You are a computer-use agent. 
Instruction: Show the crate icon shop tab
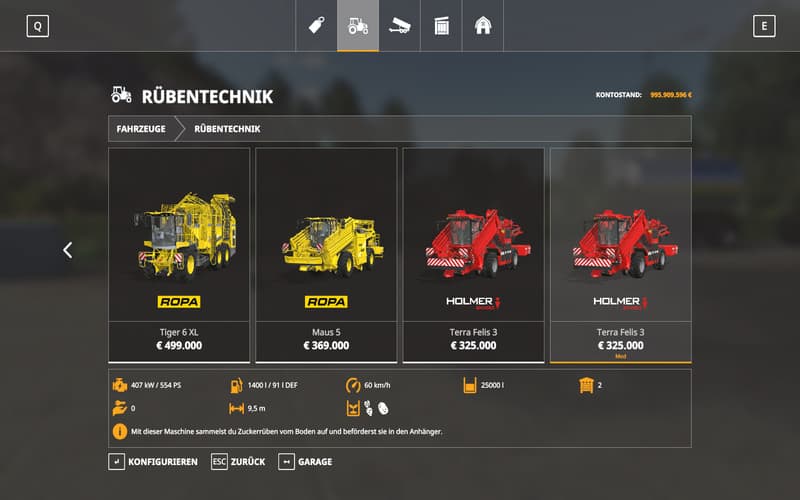click(x=441, y=26)
